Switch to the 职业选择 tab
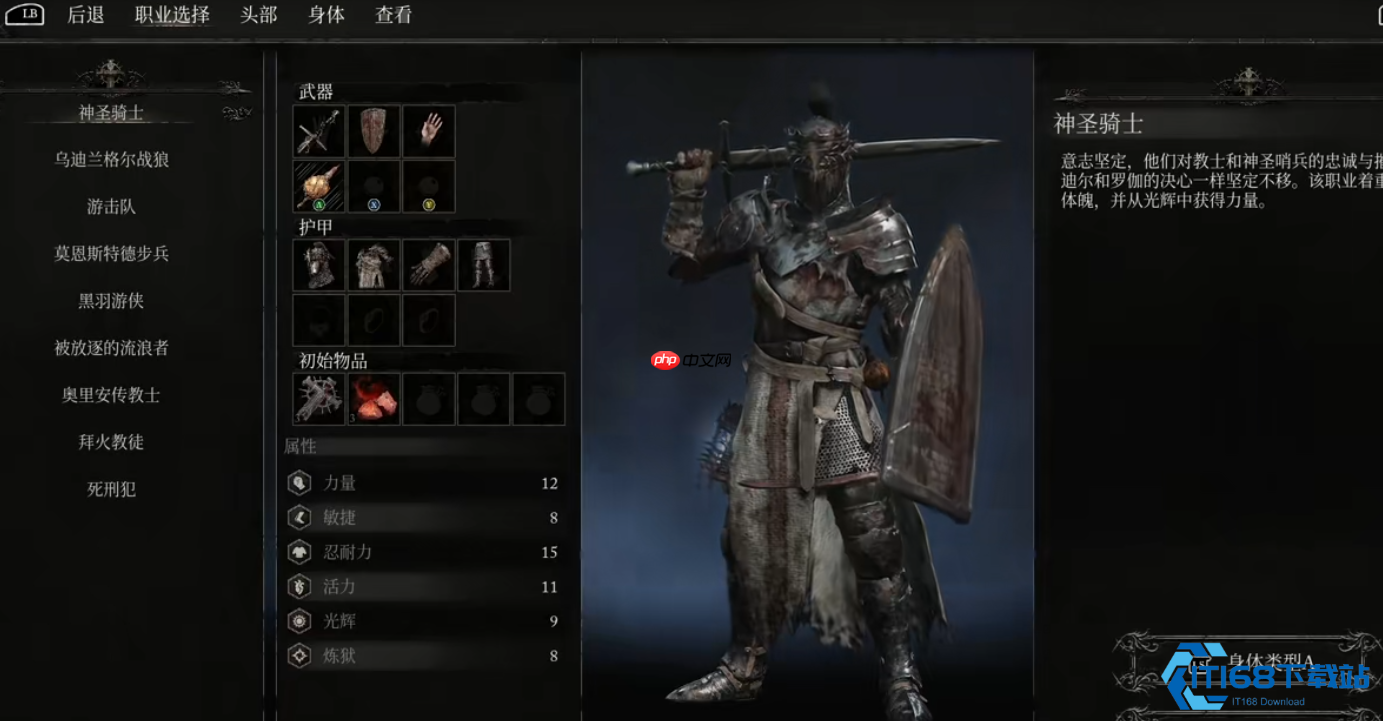This screenshot has width=1383, height=721. [172, 15]
